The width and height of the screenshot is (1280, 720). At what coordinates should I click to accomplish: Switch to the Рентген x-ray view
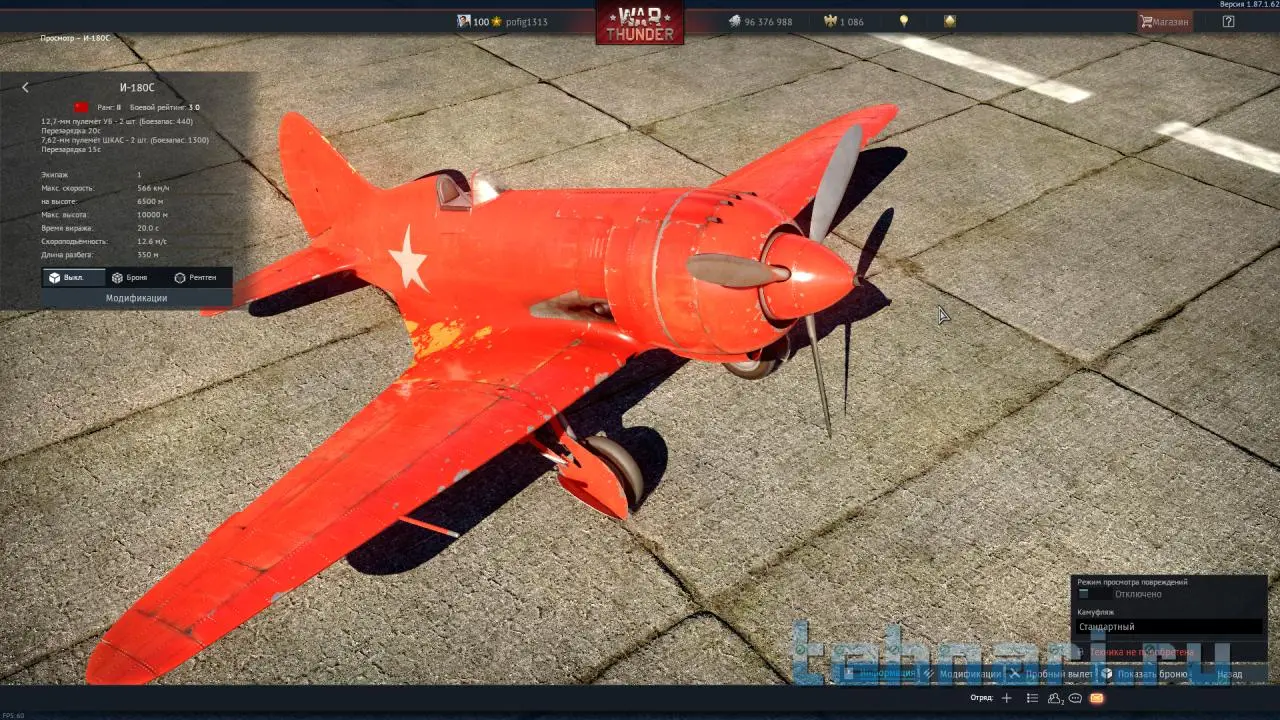(195, 277)
